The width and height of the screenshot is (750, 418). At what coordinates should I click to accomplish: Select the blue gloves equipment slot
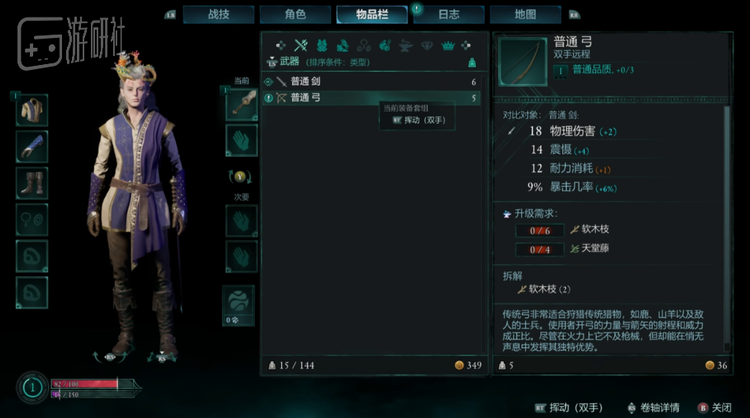tap(32, 147)
